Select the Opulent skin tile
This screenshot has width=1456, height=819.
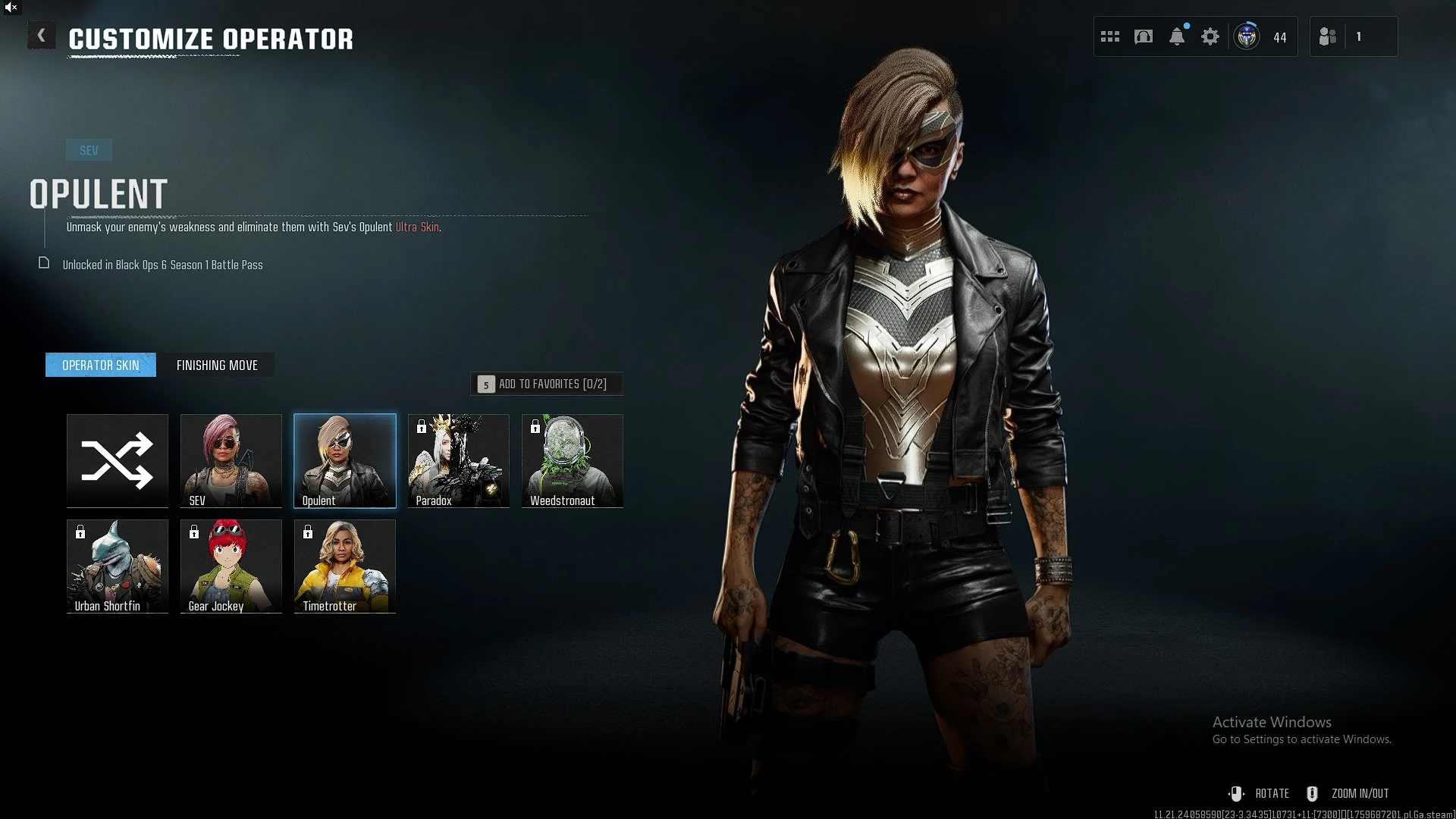coord(345,460)
